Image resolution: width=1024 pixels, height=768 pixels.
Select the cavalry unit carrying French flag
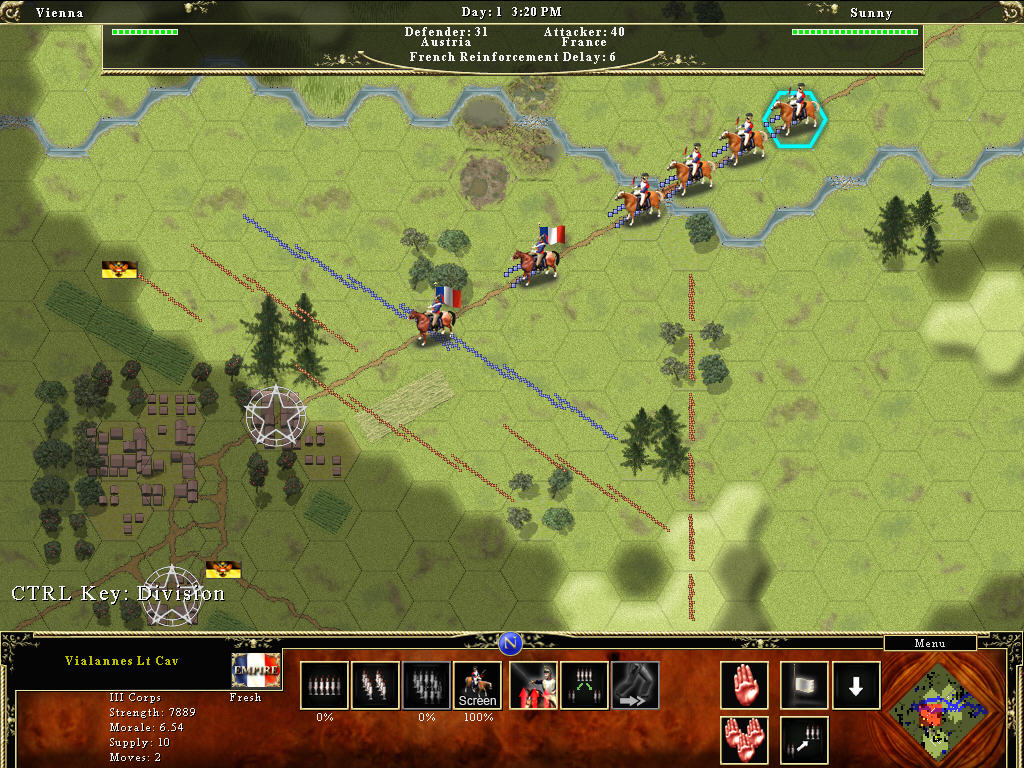tap(537, 258)
